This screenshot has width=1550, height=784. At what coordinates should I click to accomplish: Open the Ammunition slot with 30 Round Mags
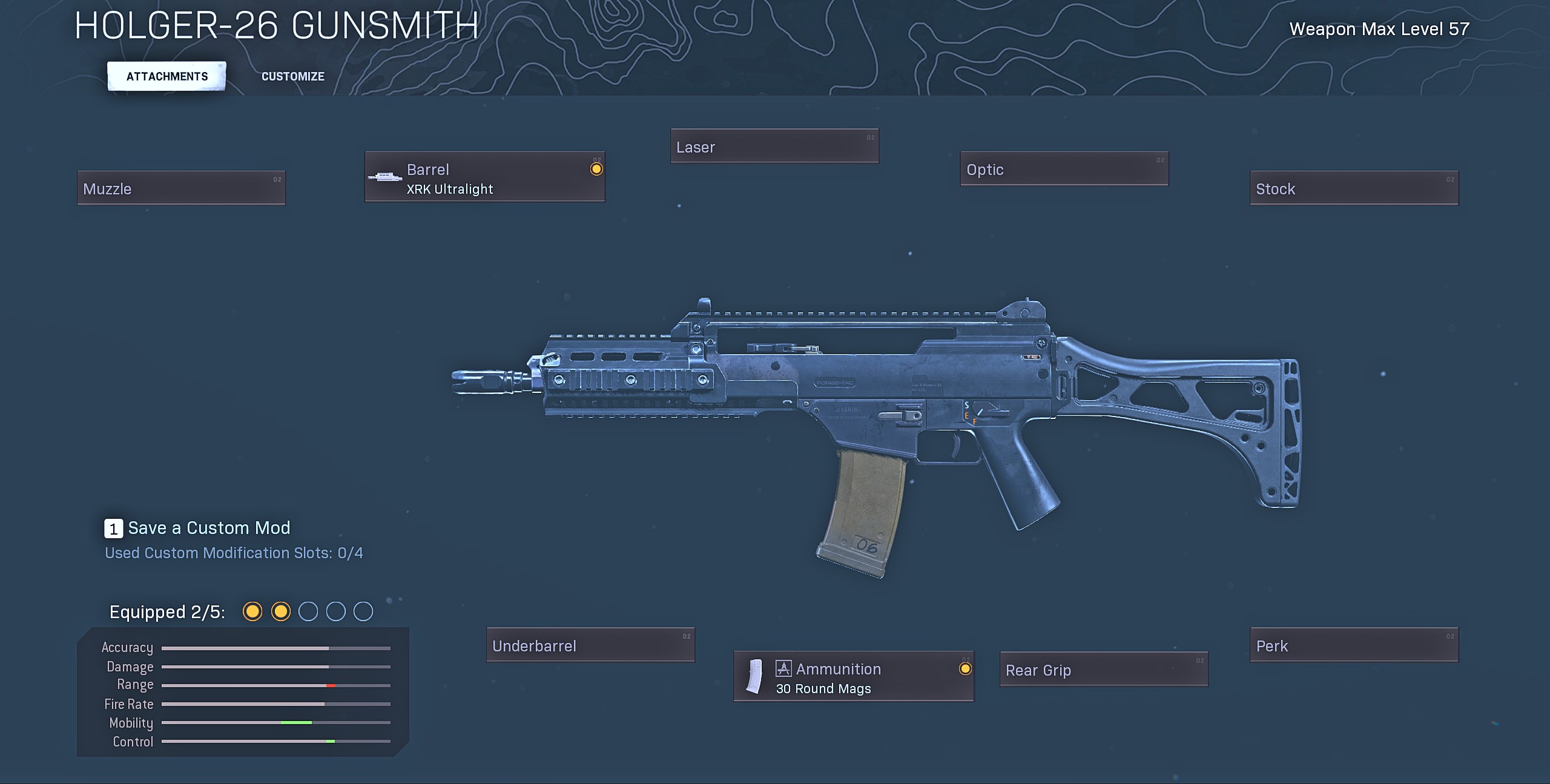[854, 677]
